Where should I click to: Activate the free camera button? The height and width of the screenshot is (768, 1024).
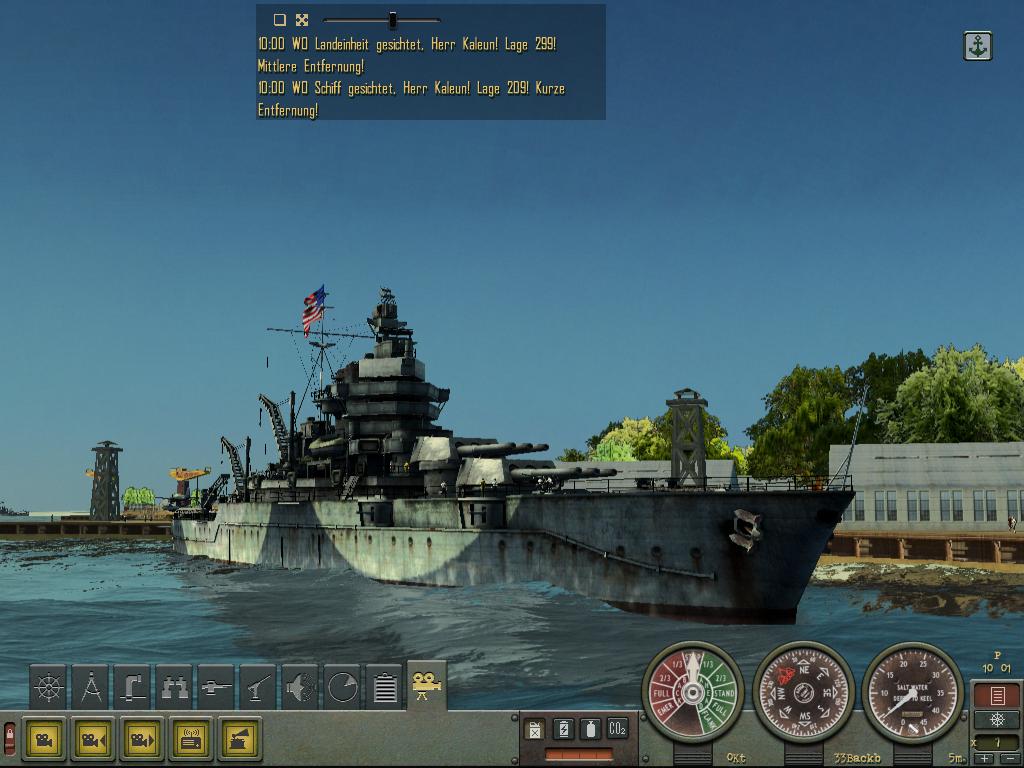tap(44, 740)
